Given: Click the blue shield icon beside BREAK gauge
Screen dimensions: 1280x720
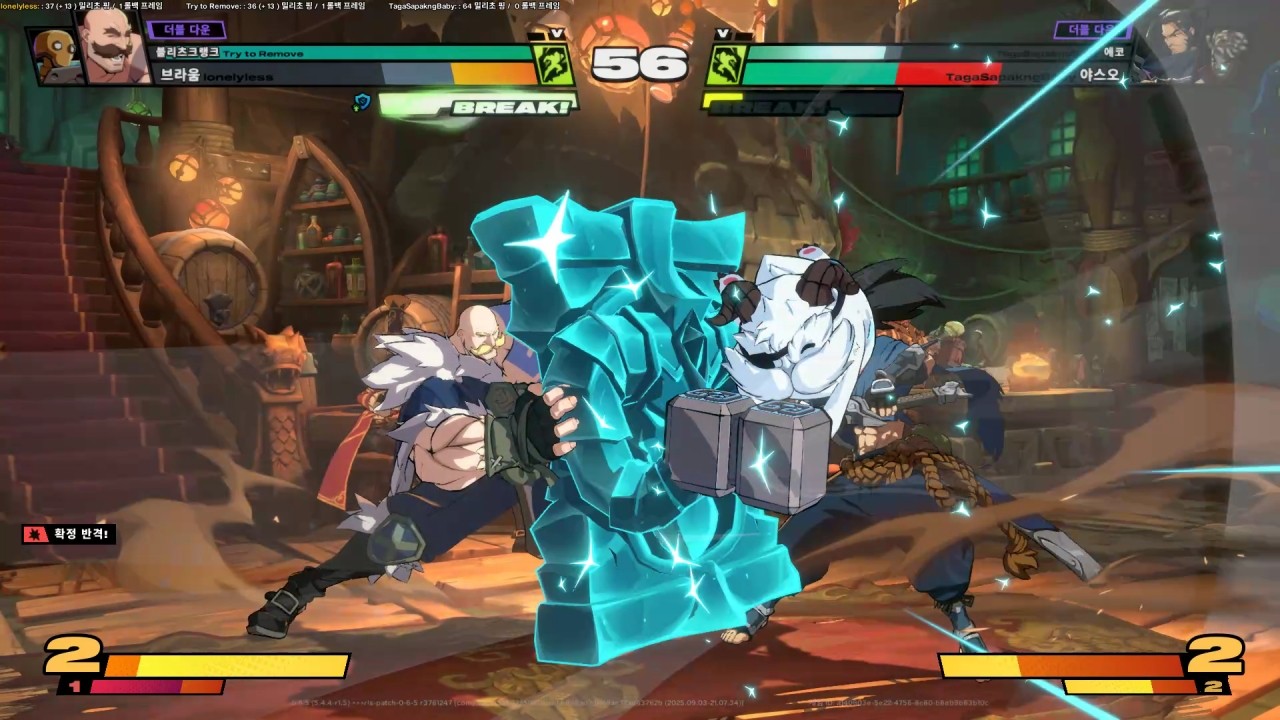Looking at the screenshot, I should tap(362, 101).
